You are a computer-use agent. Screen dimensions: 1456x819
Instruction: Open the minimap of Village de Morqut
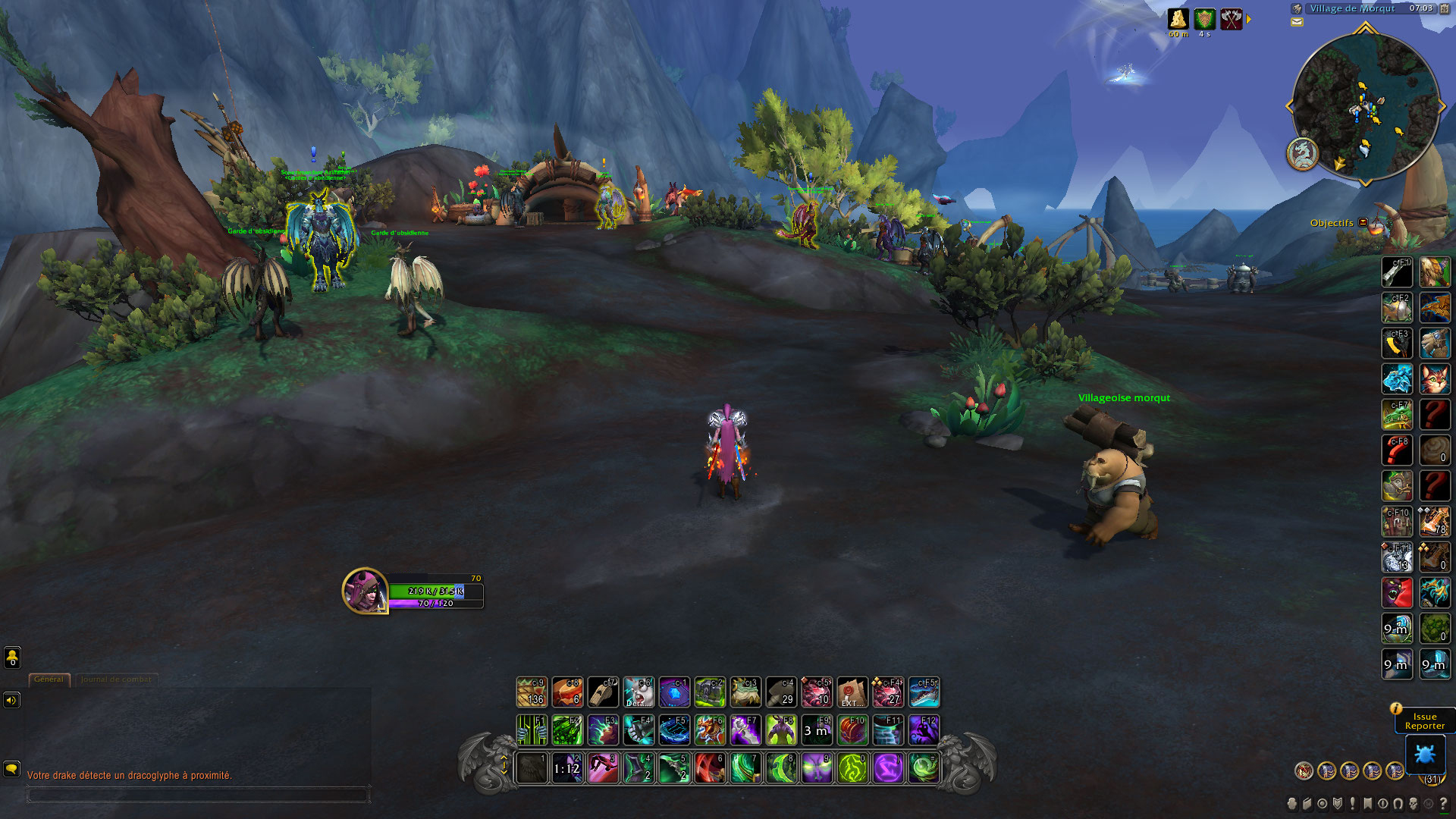tap(1365, 106)
